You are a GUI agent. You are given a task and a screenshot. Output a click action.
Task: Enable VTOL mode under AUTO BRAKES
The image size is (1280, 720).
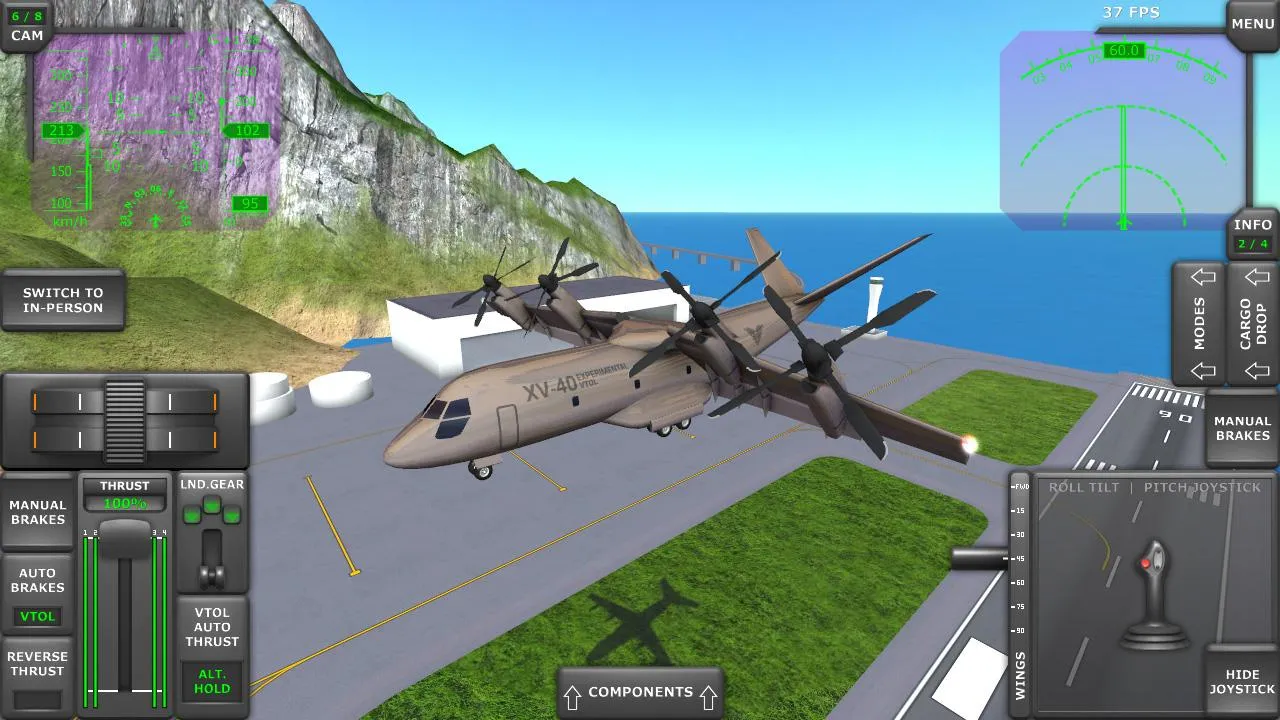(37, 616)
